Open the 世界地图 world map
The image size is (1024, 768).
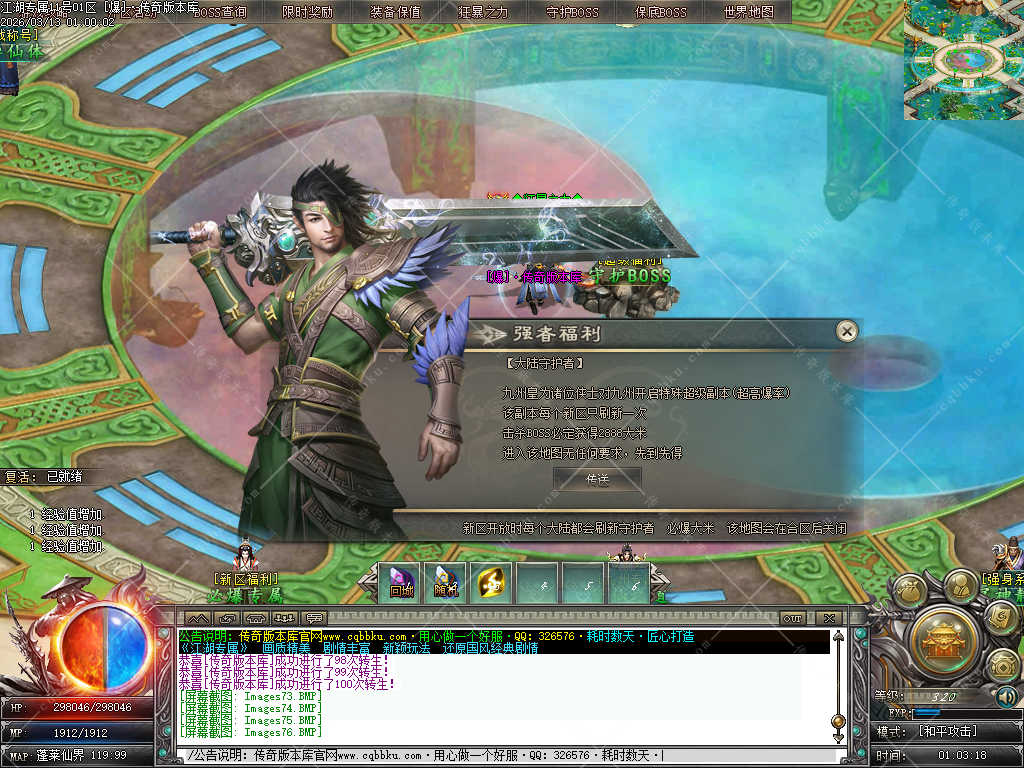point(748,12)
